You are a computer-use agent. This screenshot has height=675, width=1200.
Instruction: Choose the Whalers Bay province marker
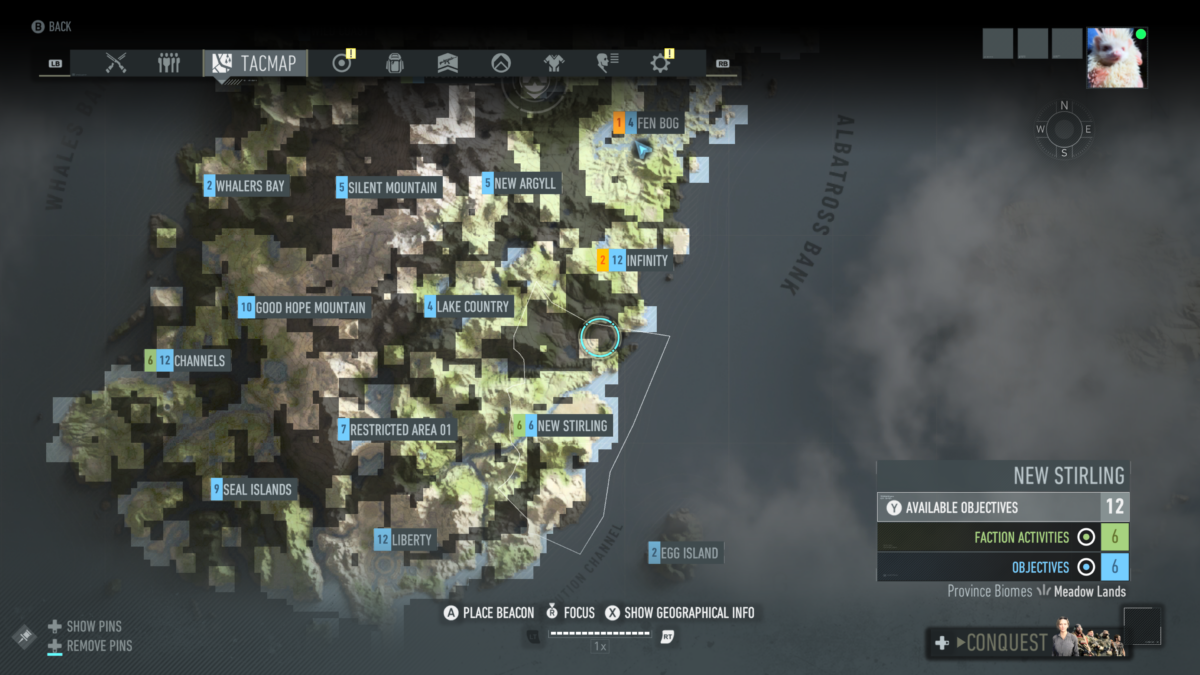tap(249, 186)
